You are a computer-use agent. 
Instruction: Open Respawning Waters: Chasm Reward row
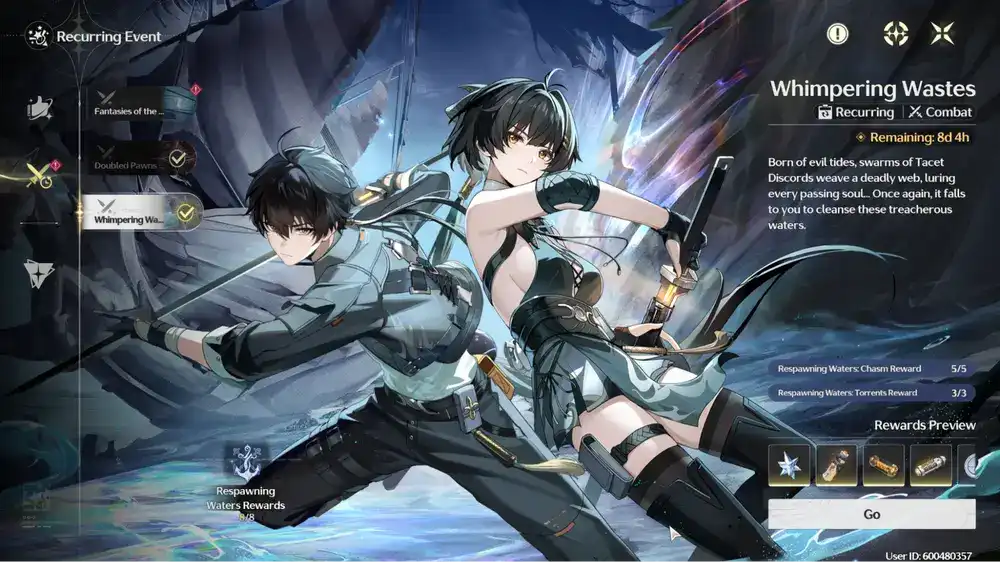[x=871, y=368]
